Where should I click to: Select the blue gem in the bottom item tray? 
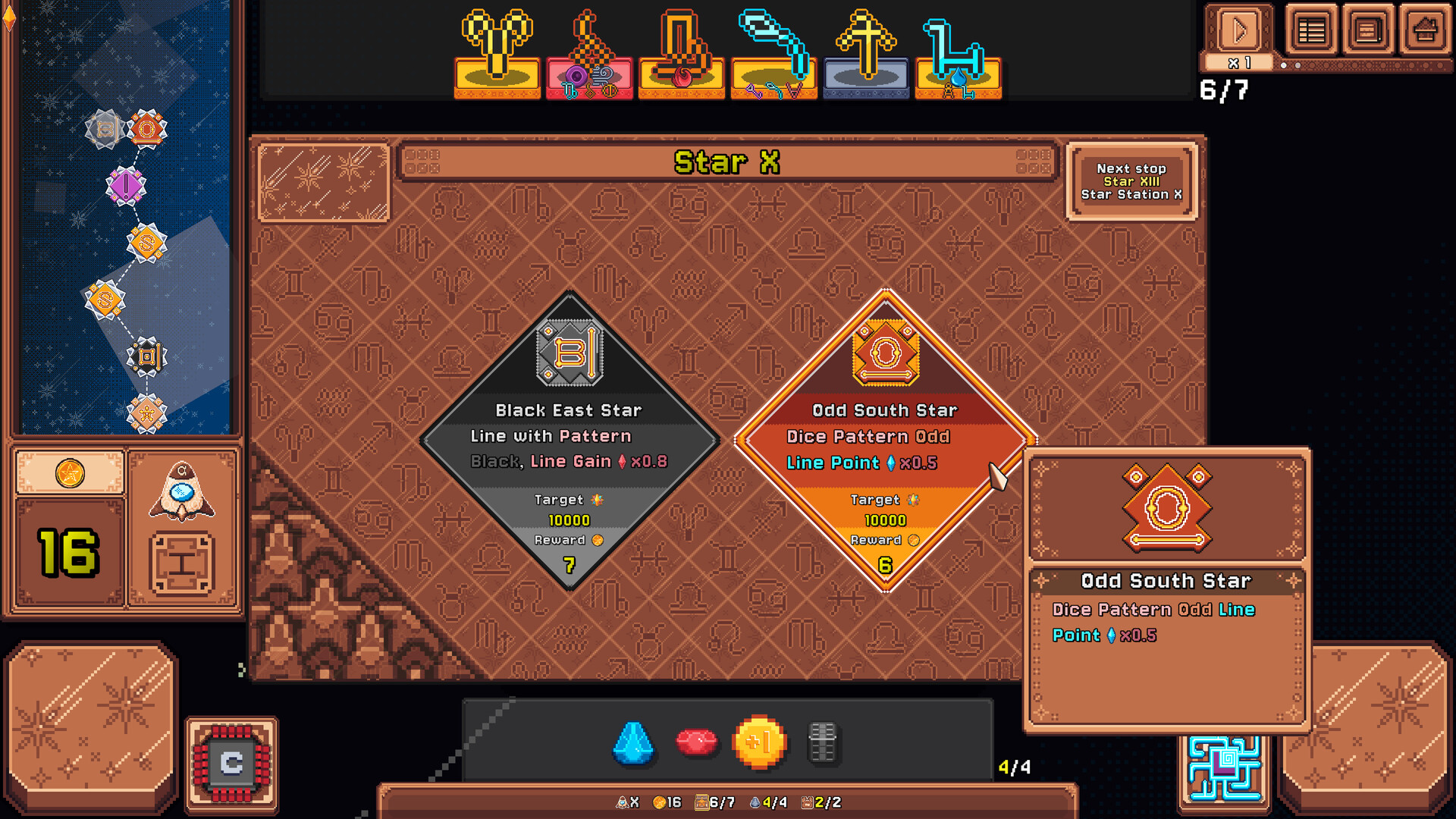point(634,745)
